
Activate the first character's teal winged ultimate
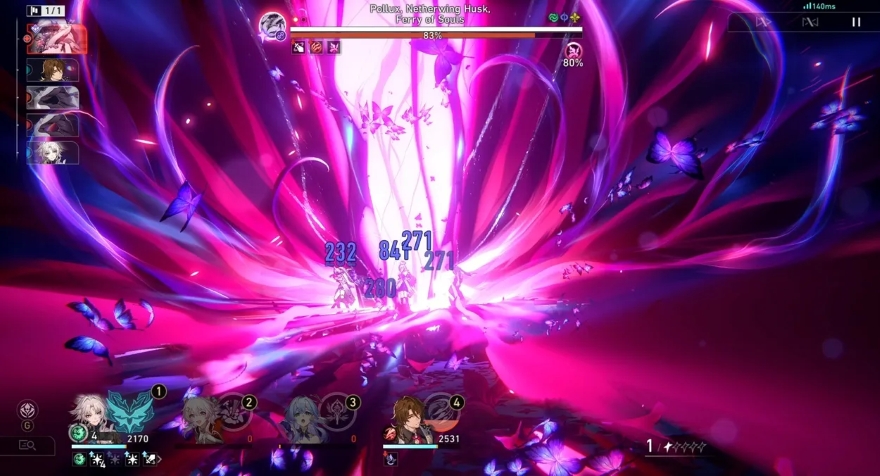[129, 411]
